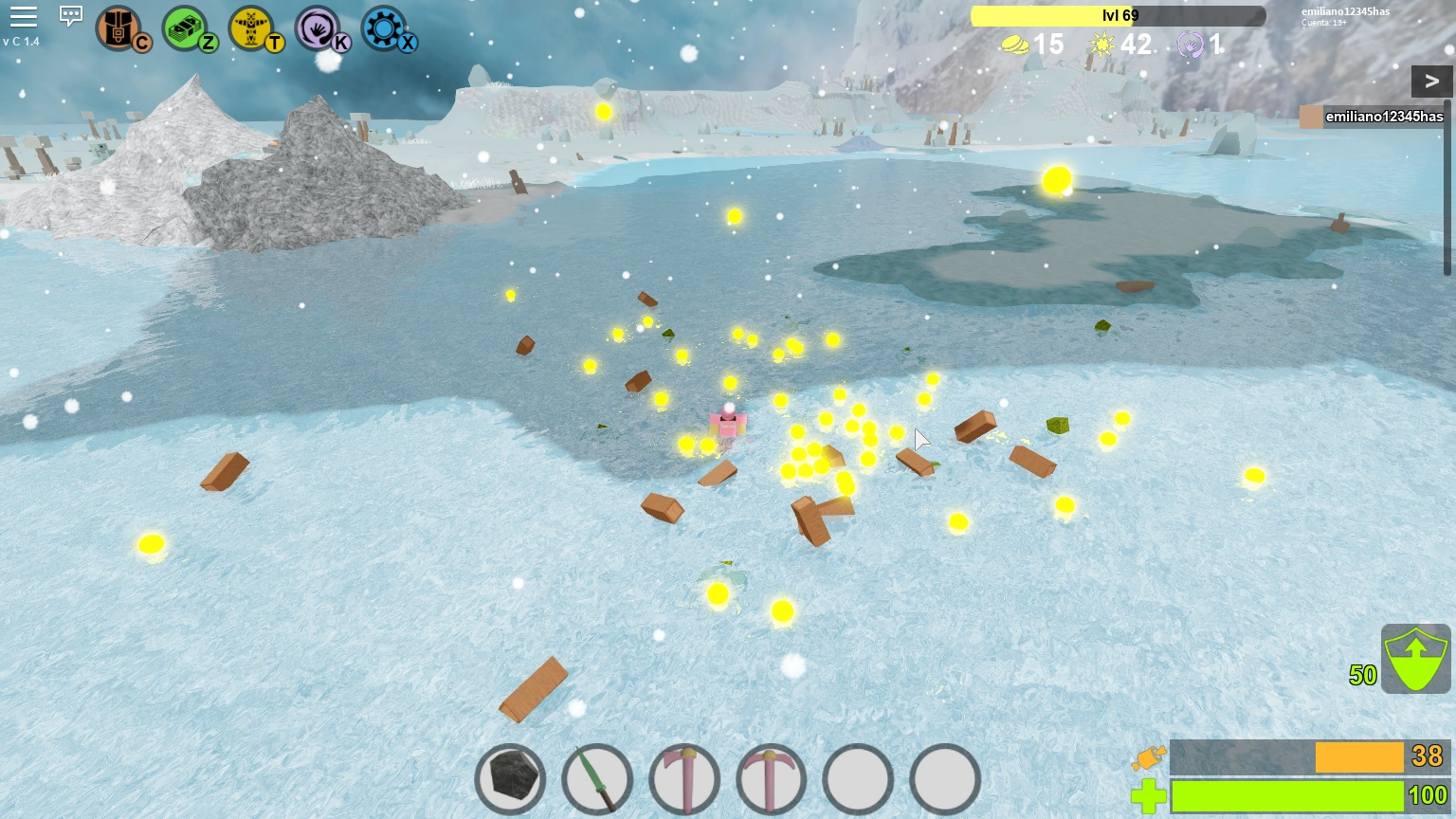Open the settings gear menu (X)
This screenshot has height=819, width=1456.
[x=384, y=29]
